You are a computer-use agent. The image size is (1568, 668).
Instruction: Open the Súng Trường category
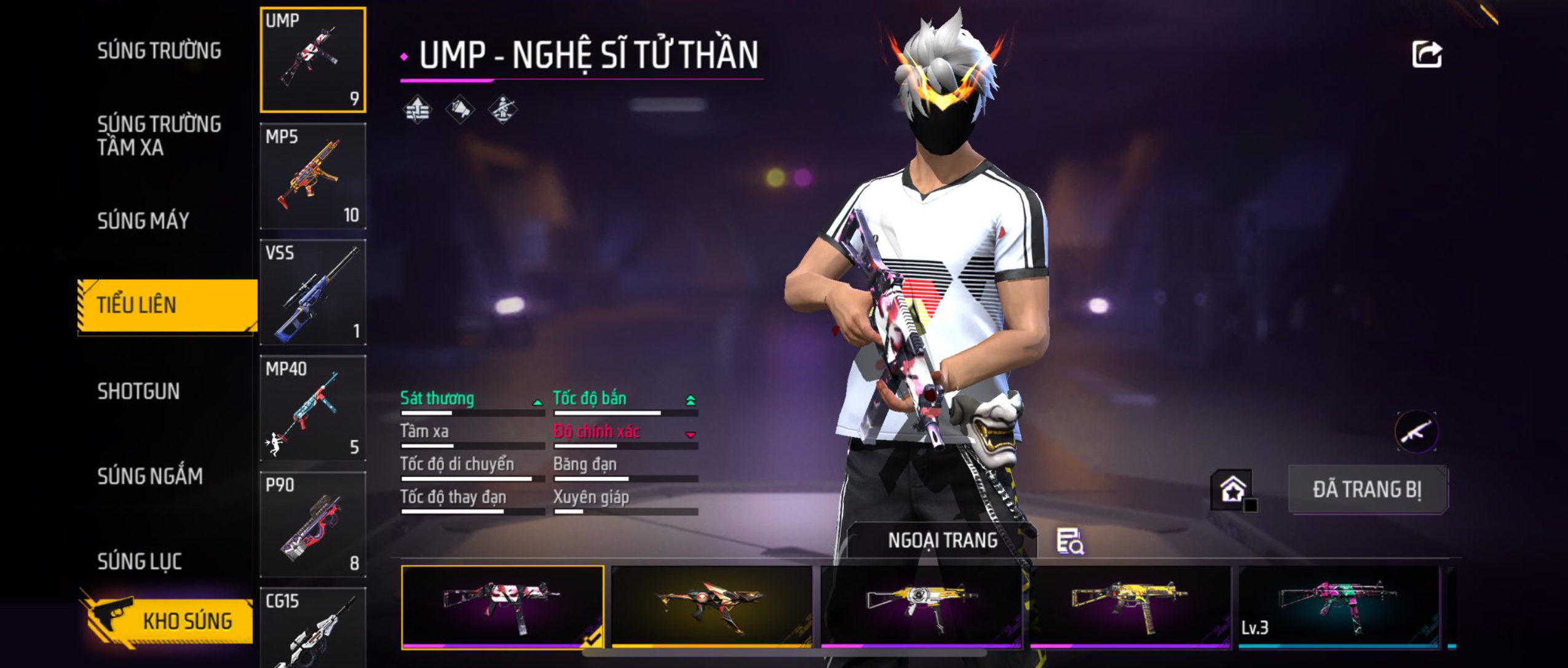(x=159, y=51)
